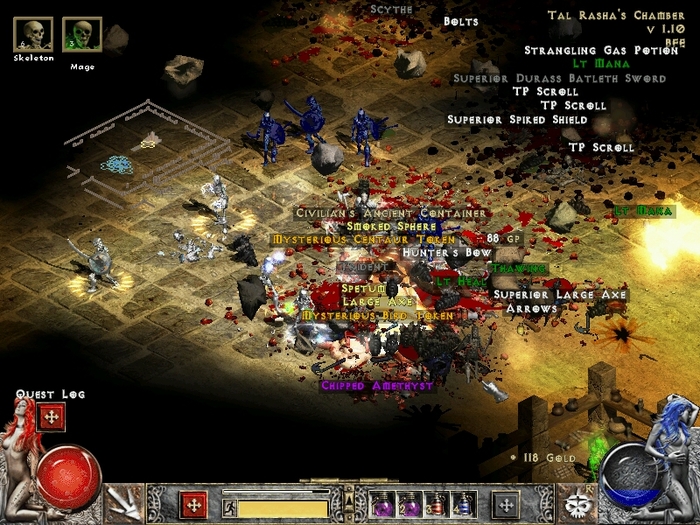Select the Mage minion portrait
700x525 pixels.
point(82,34)
